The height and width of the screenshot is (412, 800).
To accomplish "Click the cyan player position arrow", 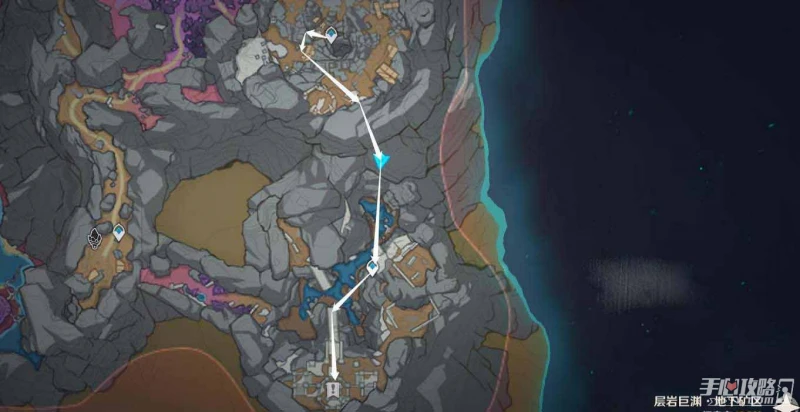I will point(380,160).
